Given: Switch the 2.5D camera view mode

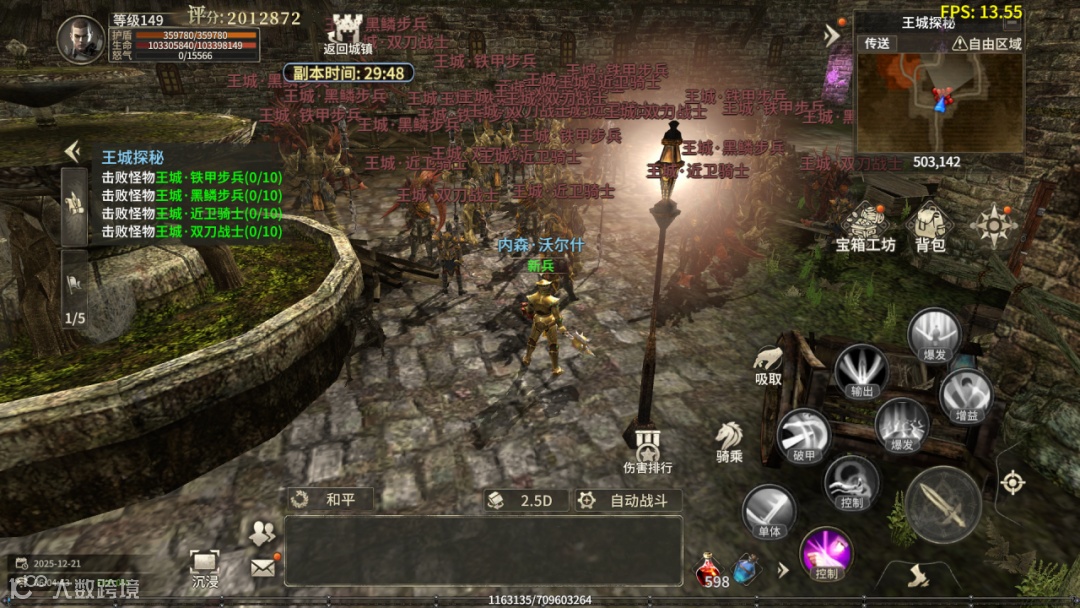Looking at the screenshot, I should [527, 500].
